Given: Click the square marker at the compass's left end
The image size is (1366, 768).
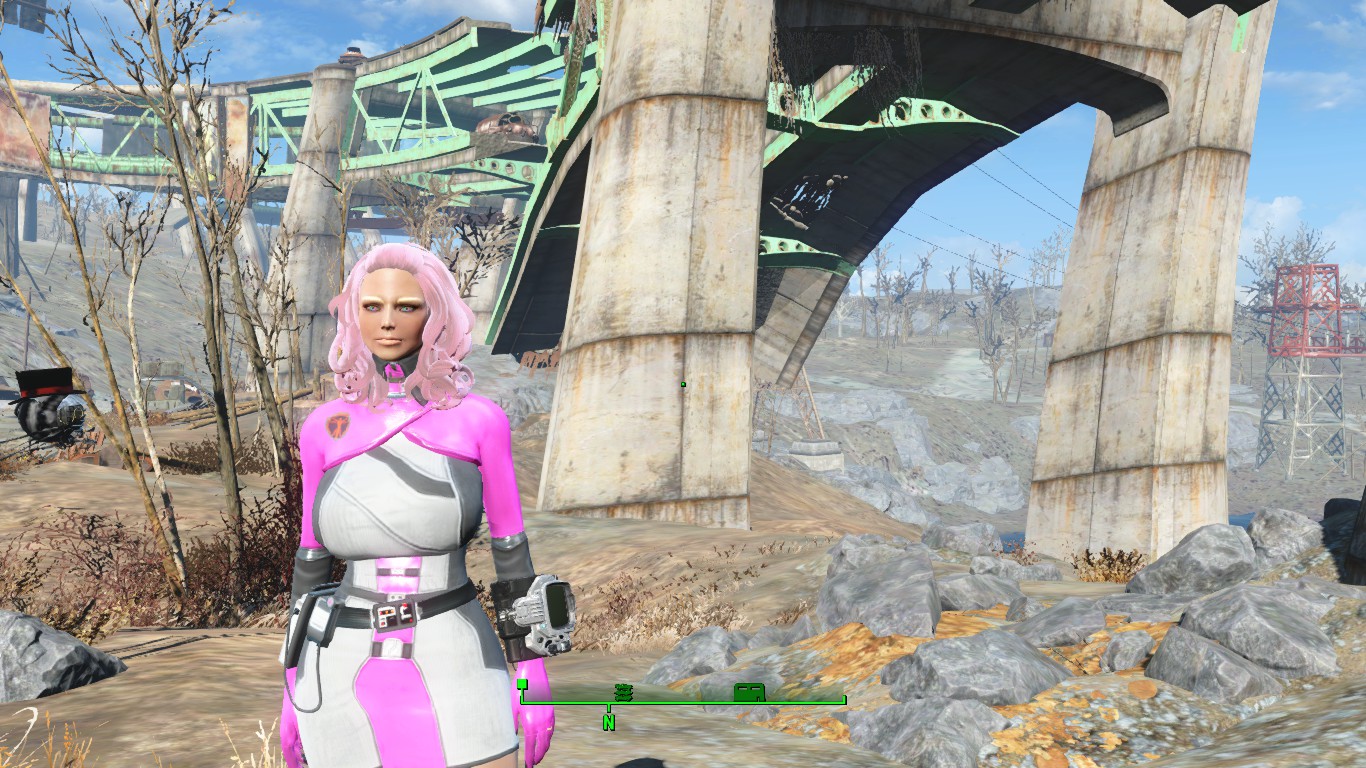Looking at the screenshot, I should point(522,685).
